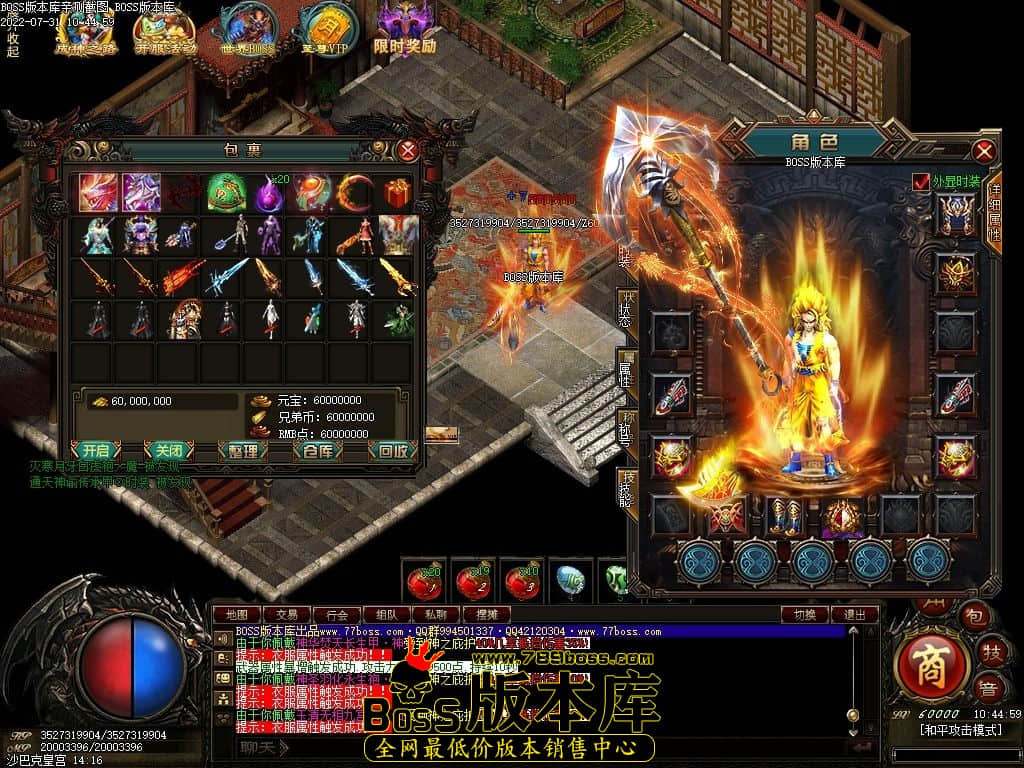Click the 退出 exit button

click(855, 614)
